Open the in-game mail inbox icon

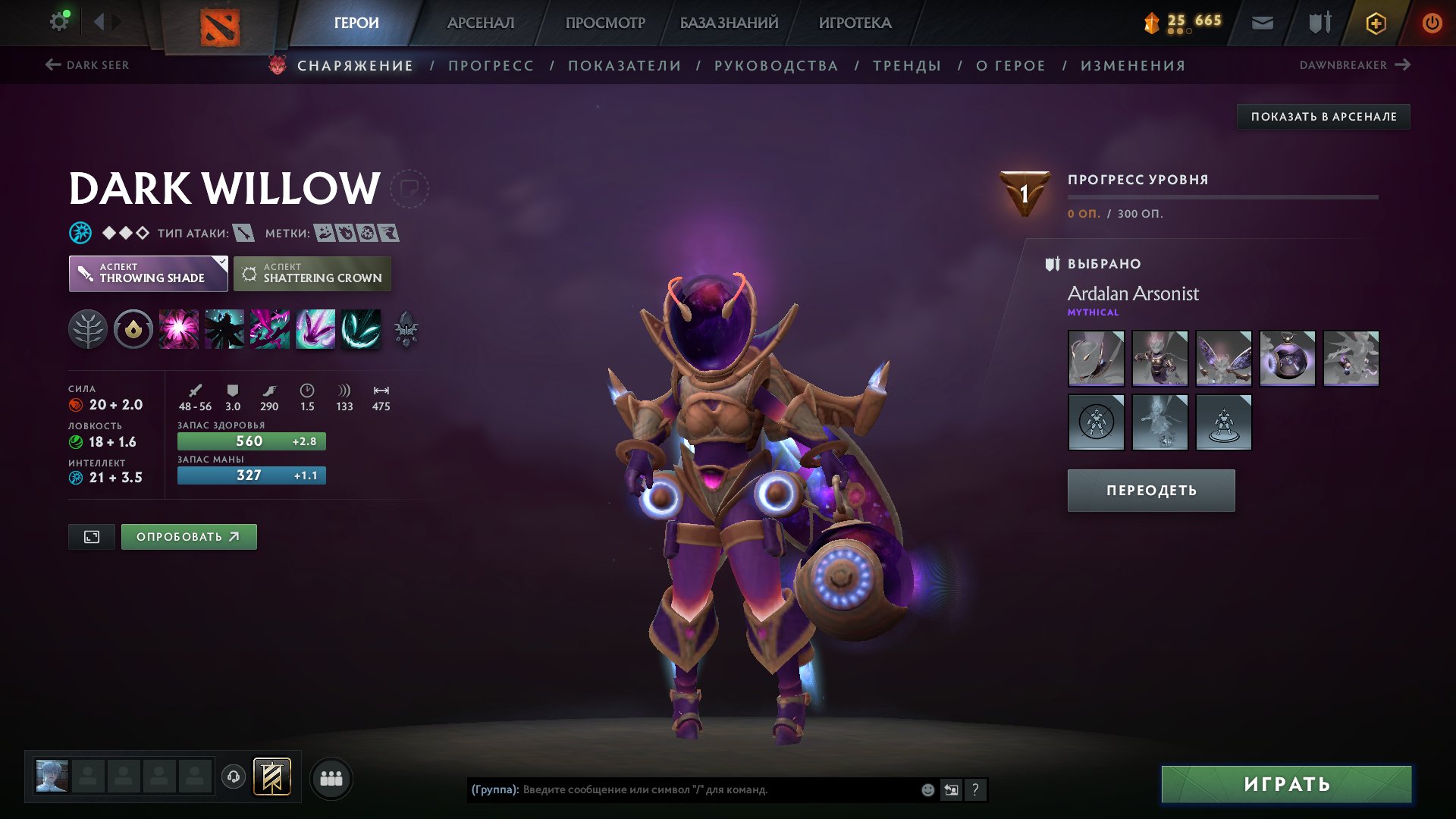(x=1261, y=23)
